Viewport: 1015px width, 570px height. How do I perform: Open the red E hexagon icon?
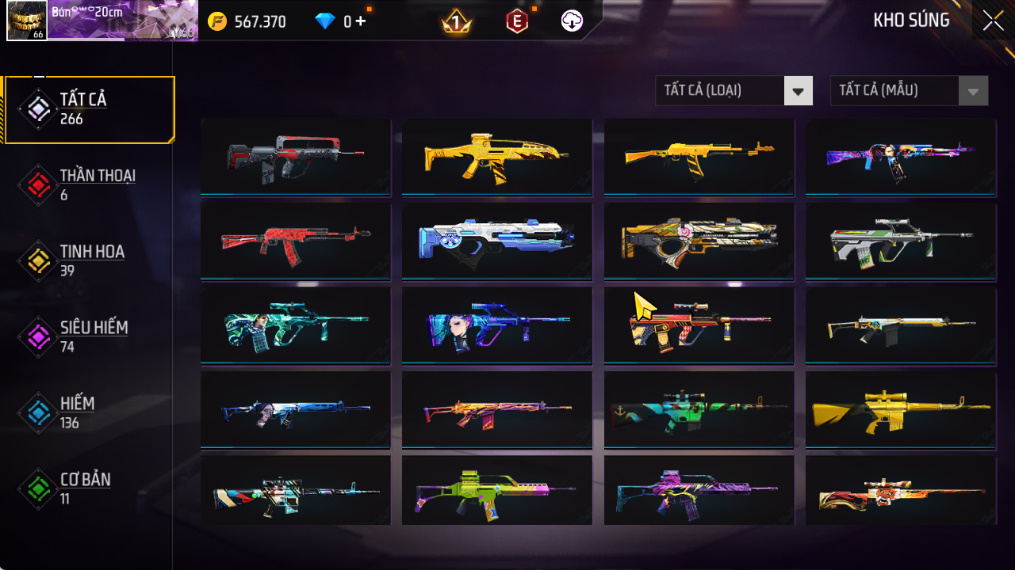pos(517,21)
